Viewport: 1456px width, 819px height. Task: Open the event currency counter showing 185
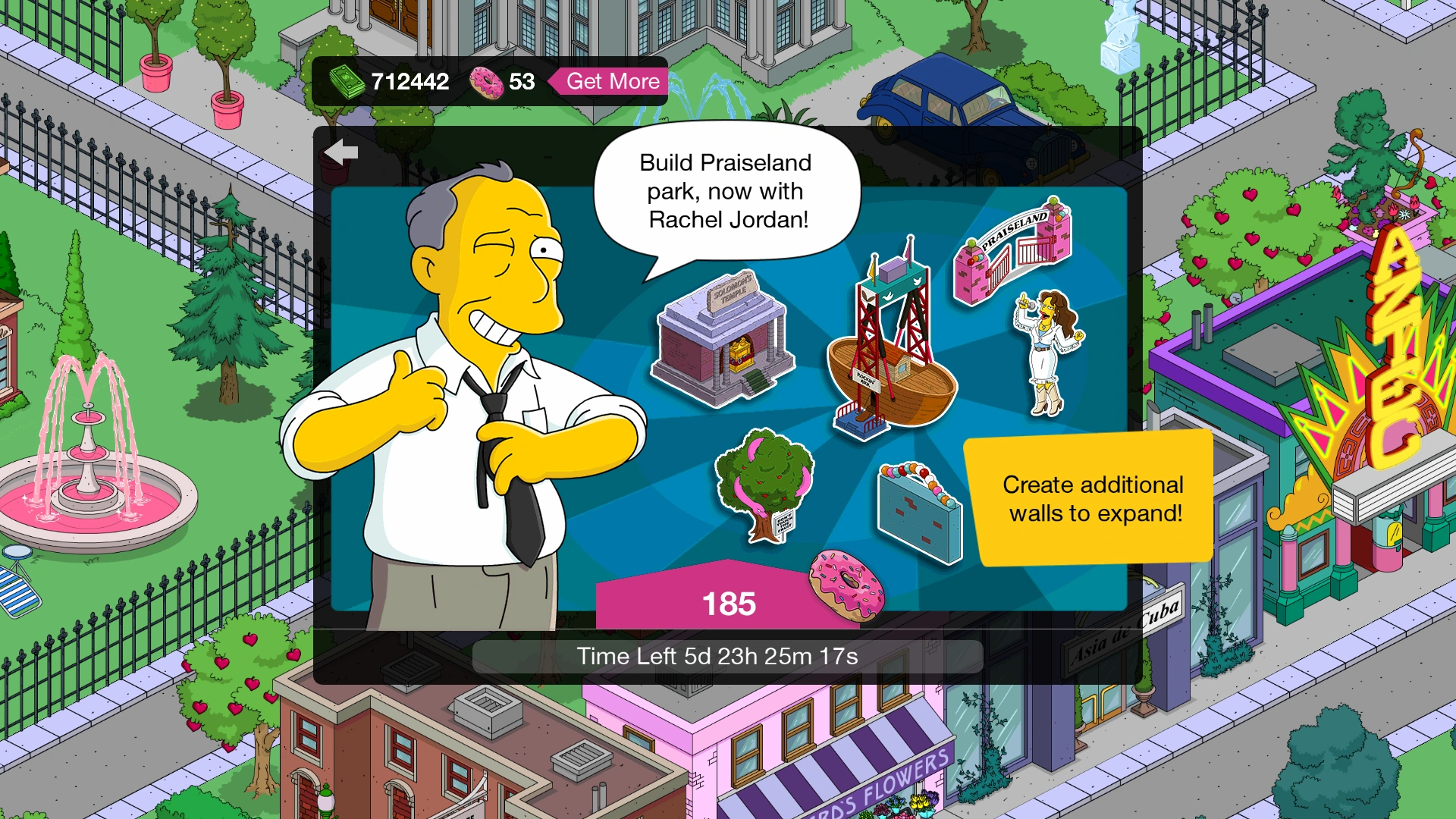tap(732, 603)
